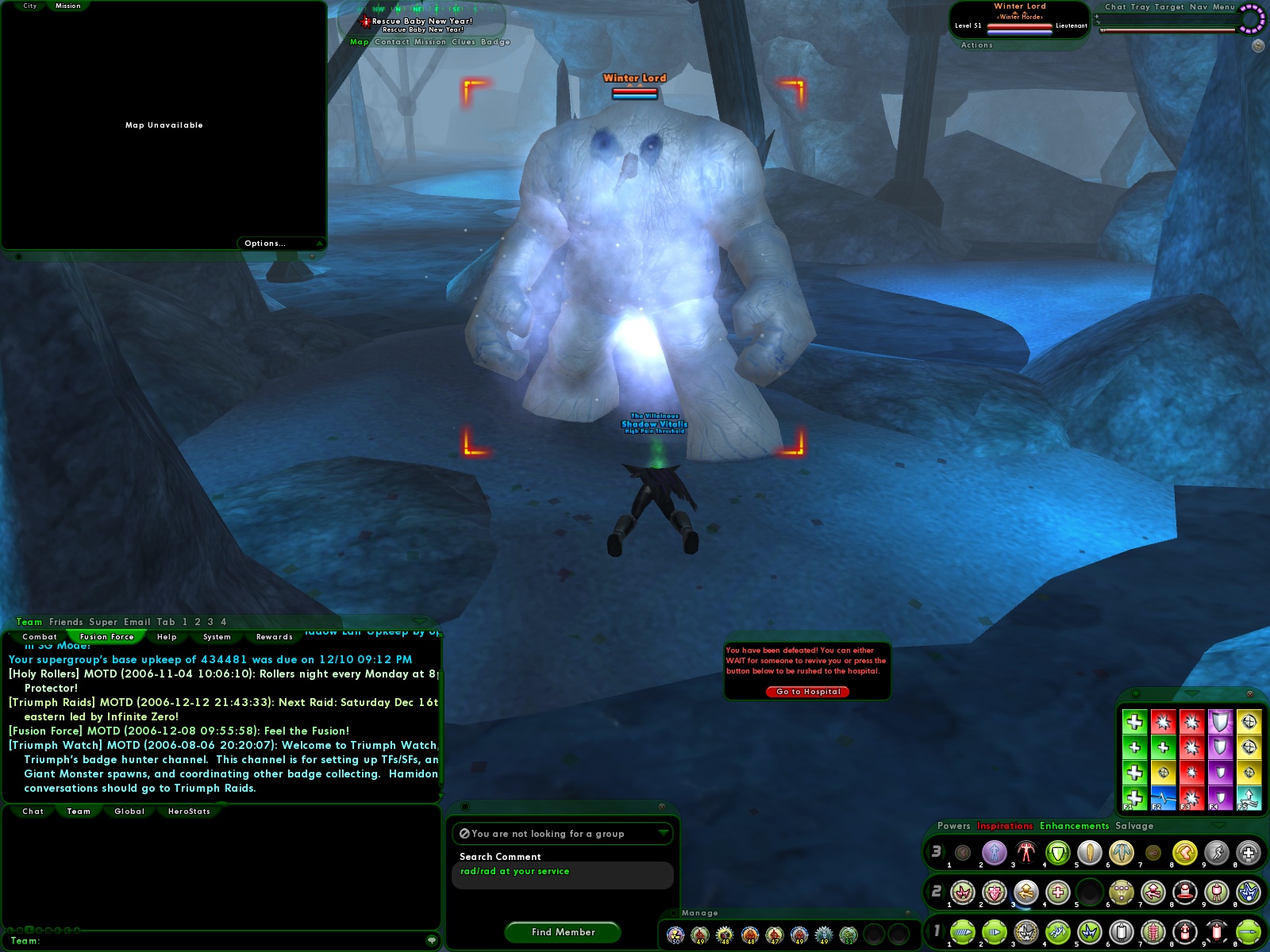The image size is (1270, 952).
Task: Use the green cross inspiration under F1
Action: coord(1134,797)
